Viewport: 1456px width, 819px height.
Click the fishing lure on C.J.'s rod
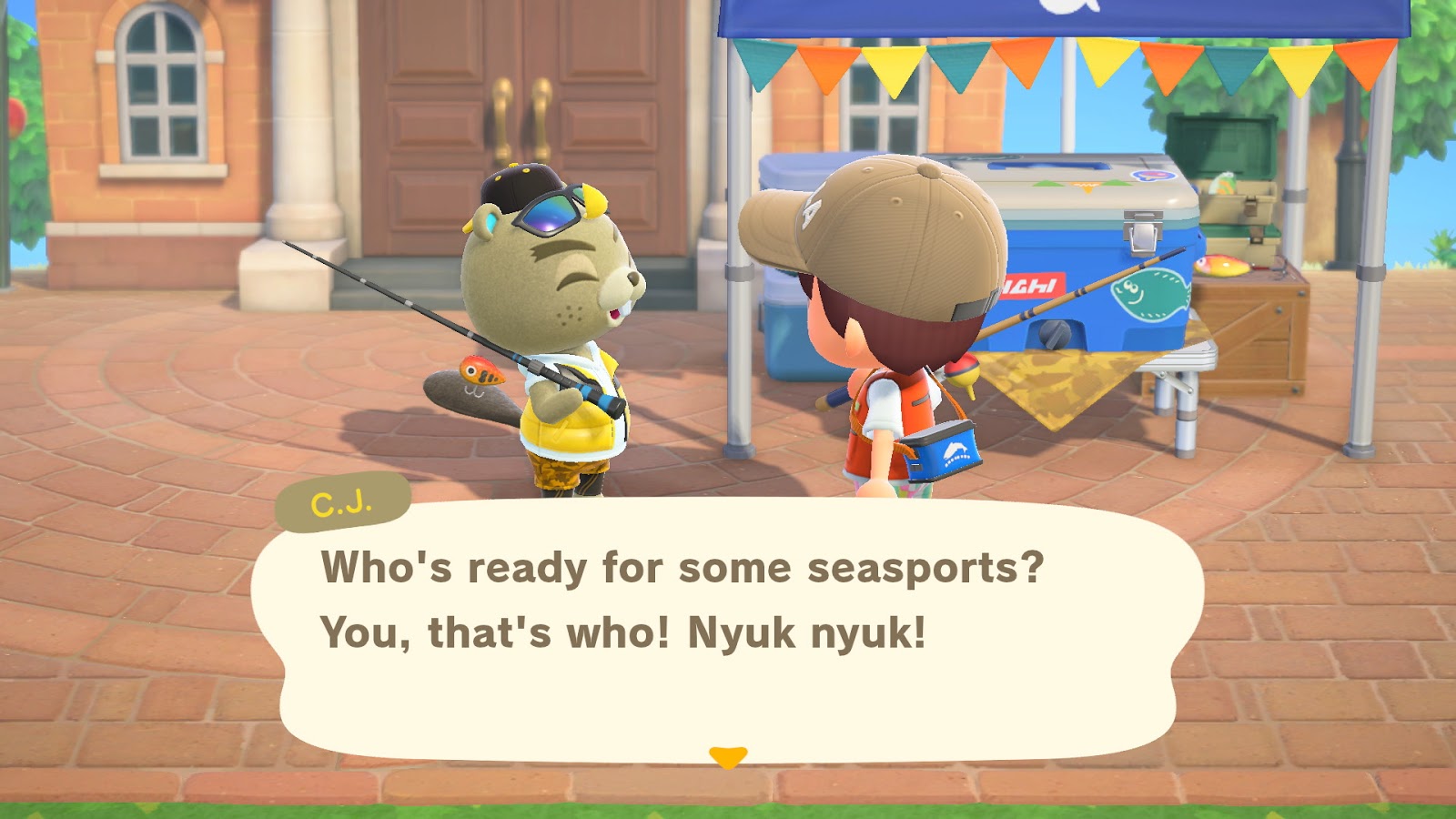483,369
